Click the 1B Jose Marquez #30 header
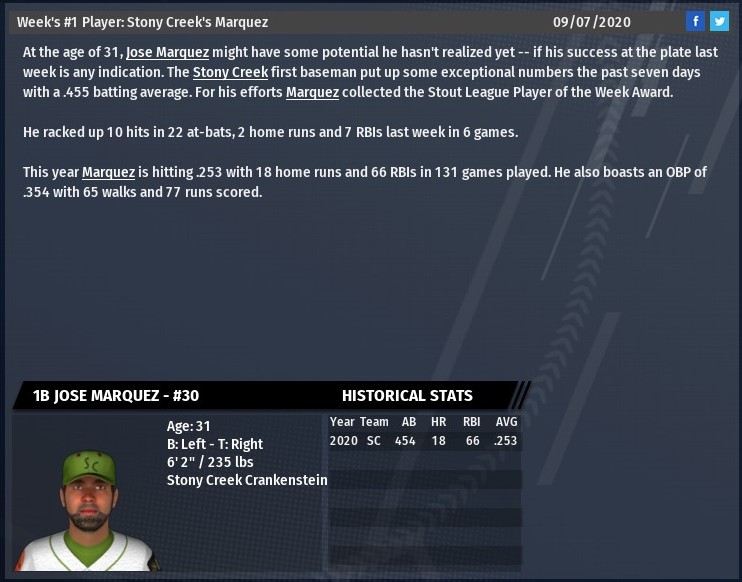 pyautogui.click(x=116, y=395)
